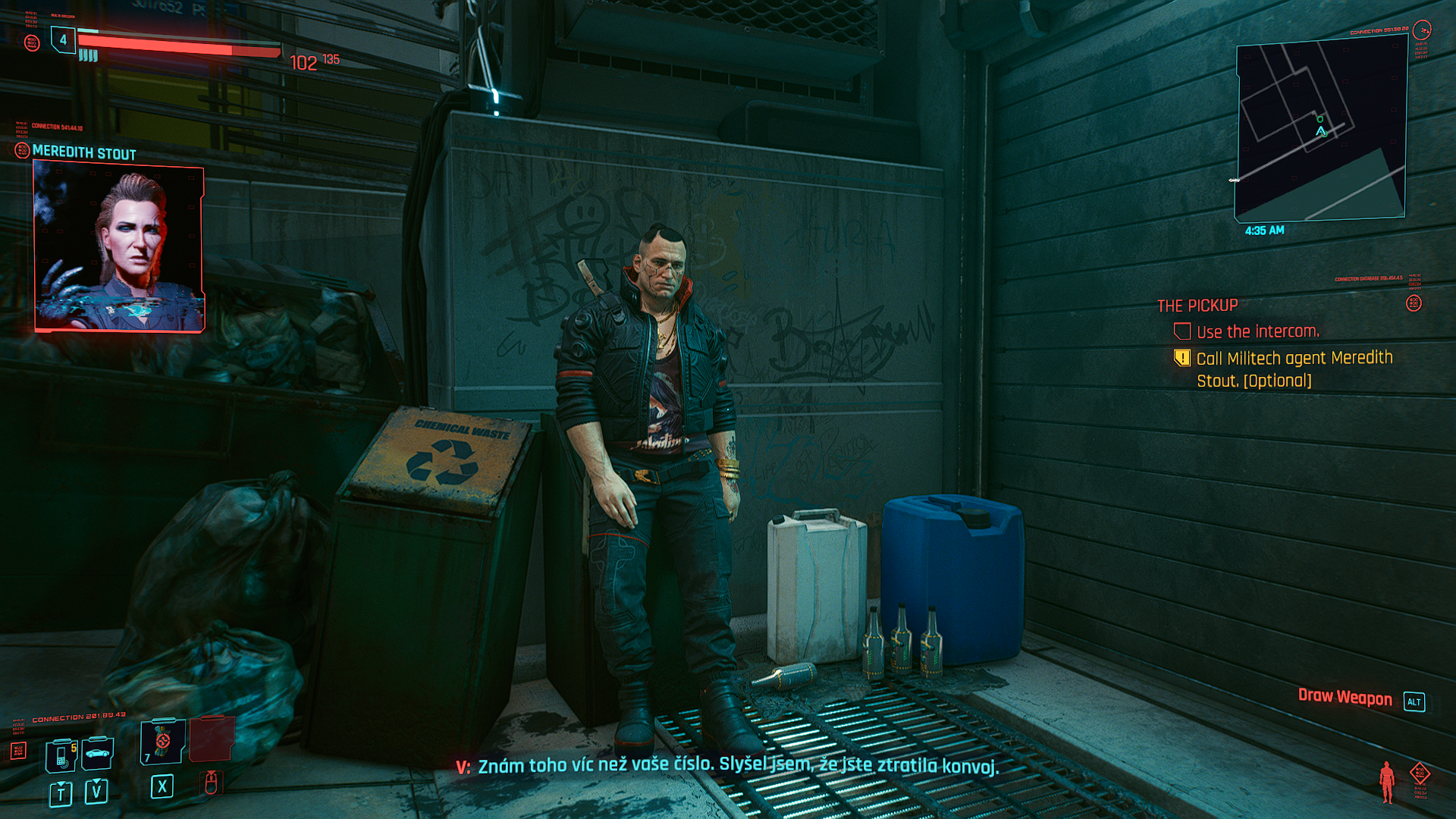Click the red stance silhouette icon

click(1387, 782)
